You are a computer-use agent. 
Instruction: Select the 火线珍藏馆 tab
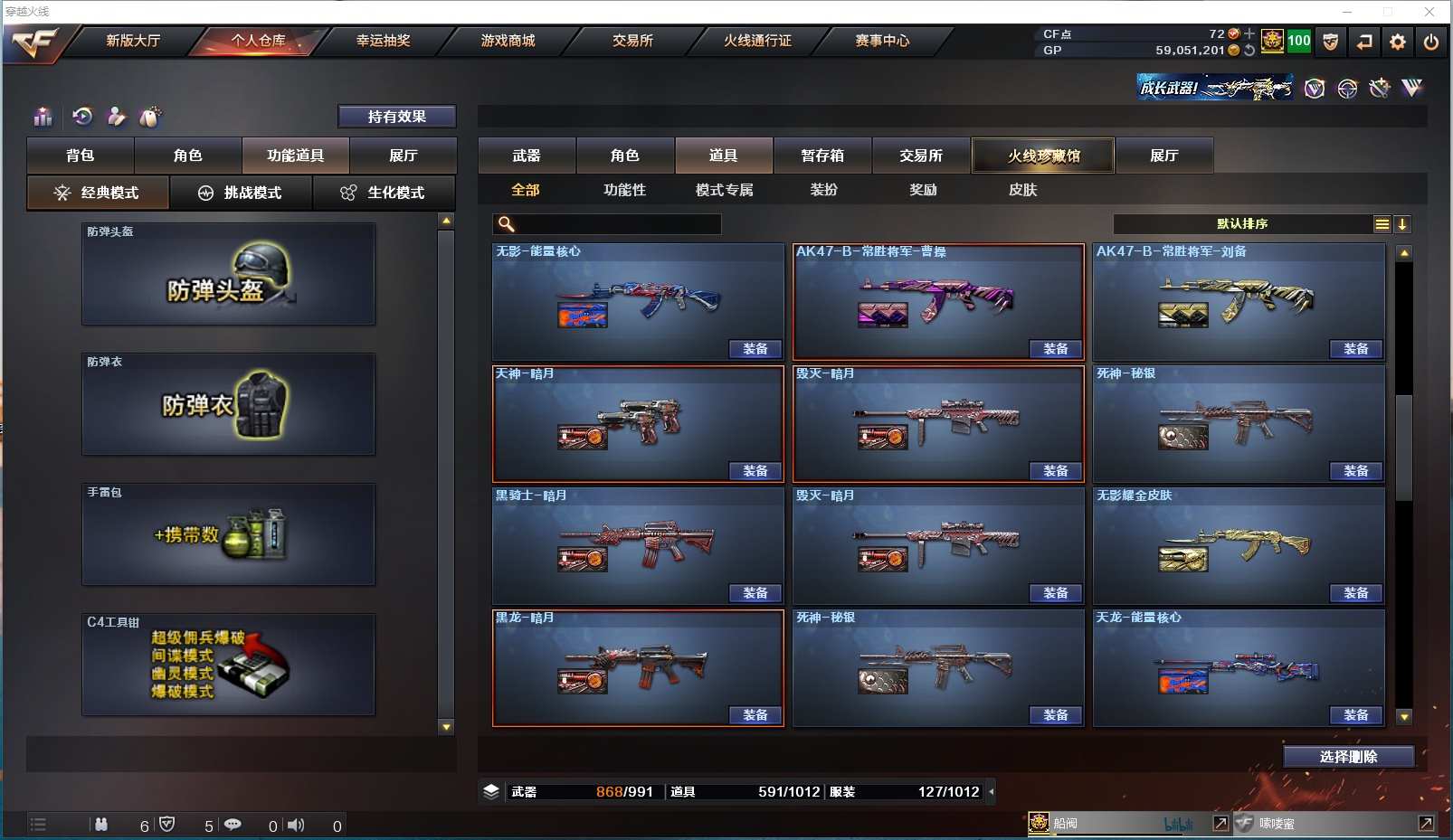(1043, 156)
